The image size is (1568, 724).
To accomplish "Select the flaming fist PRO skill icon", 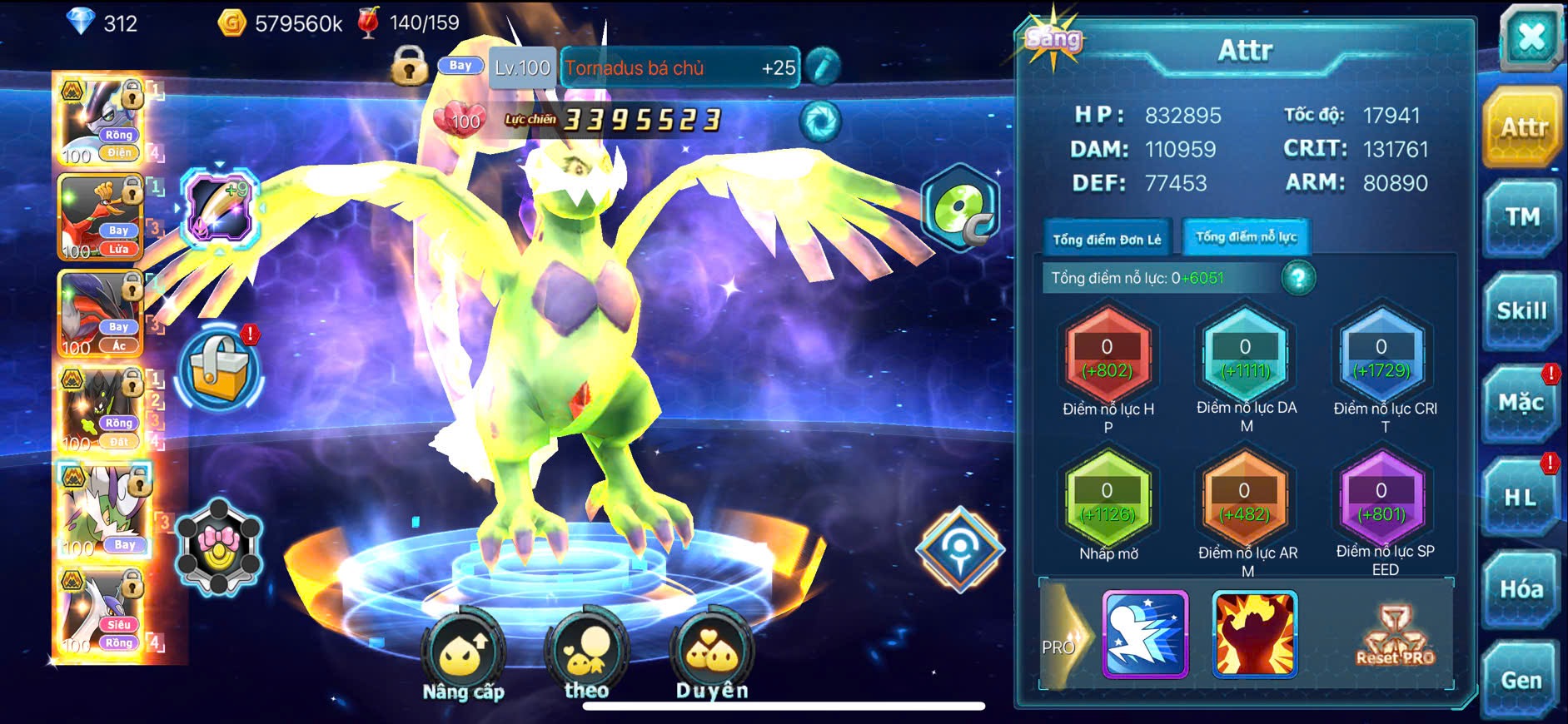I will pos(1254,634).
